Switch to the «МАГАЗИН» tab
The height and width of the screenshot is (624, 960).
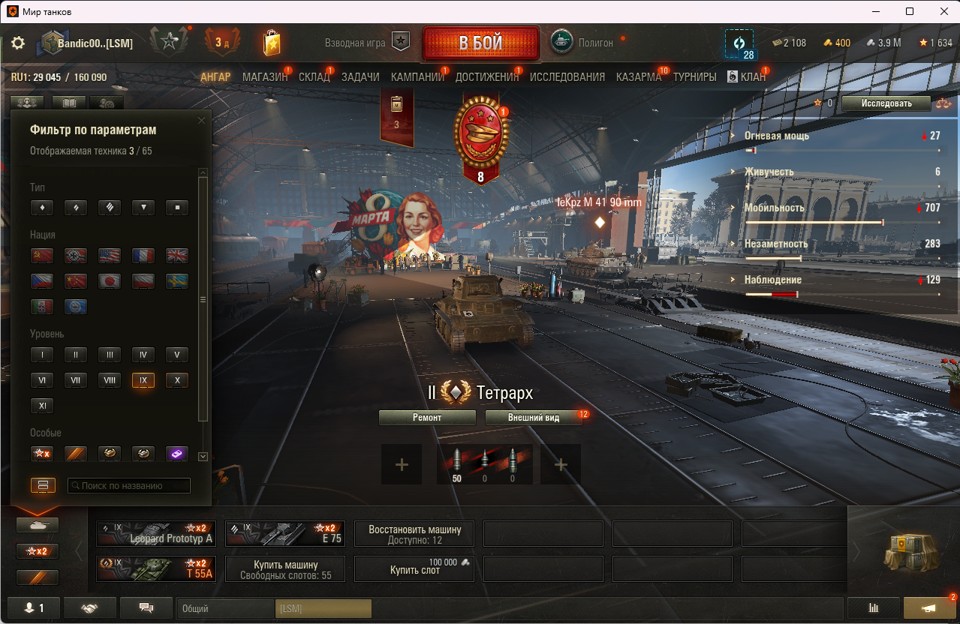(x=264, y=77)
